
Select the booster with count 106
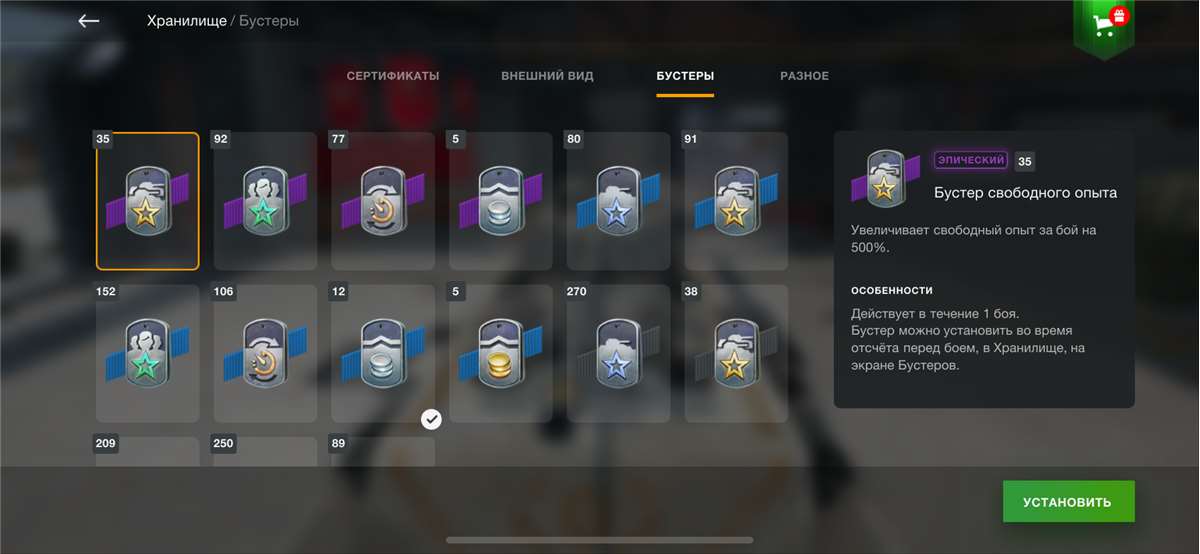point(265,353)
